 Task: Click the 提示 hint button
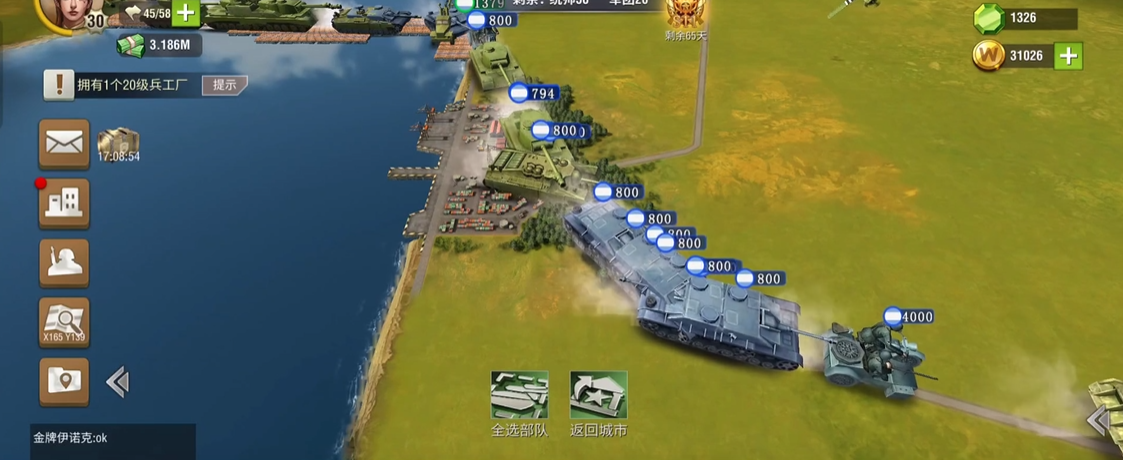click(224, 85)
